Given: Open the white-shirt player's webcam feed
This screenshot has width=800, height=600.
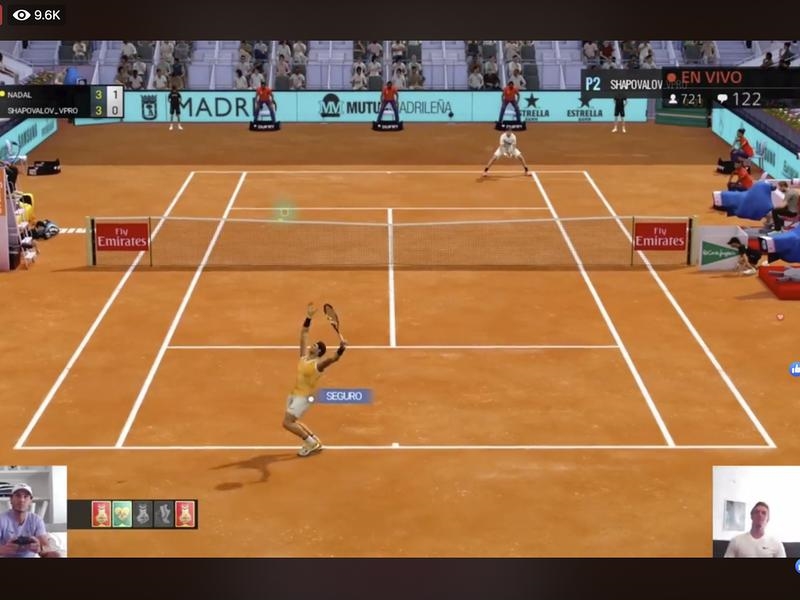Looking at the screenshot, I should (755, 512).
